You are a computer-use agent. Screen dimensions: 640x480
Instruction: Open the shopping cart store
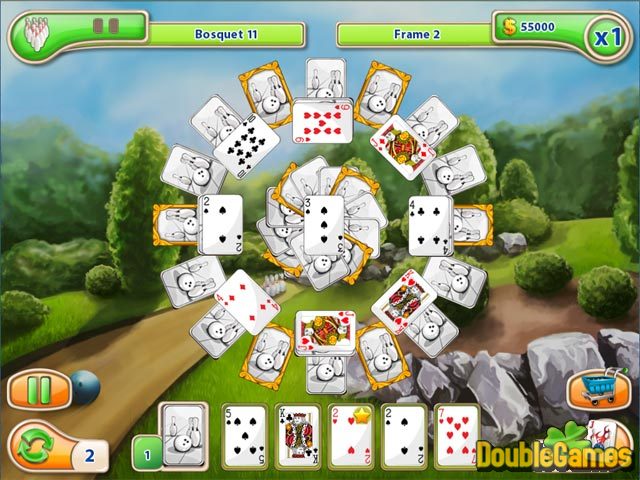point(597,388)
